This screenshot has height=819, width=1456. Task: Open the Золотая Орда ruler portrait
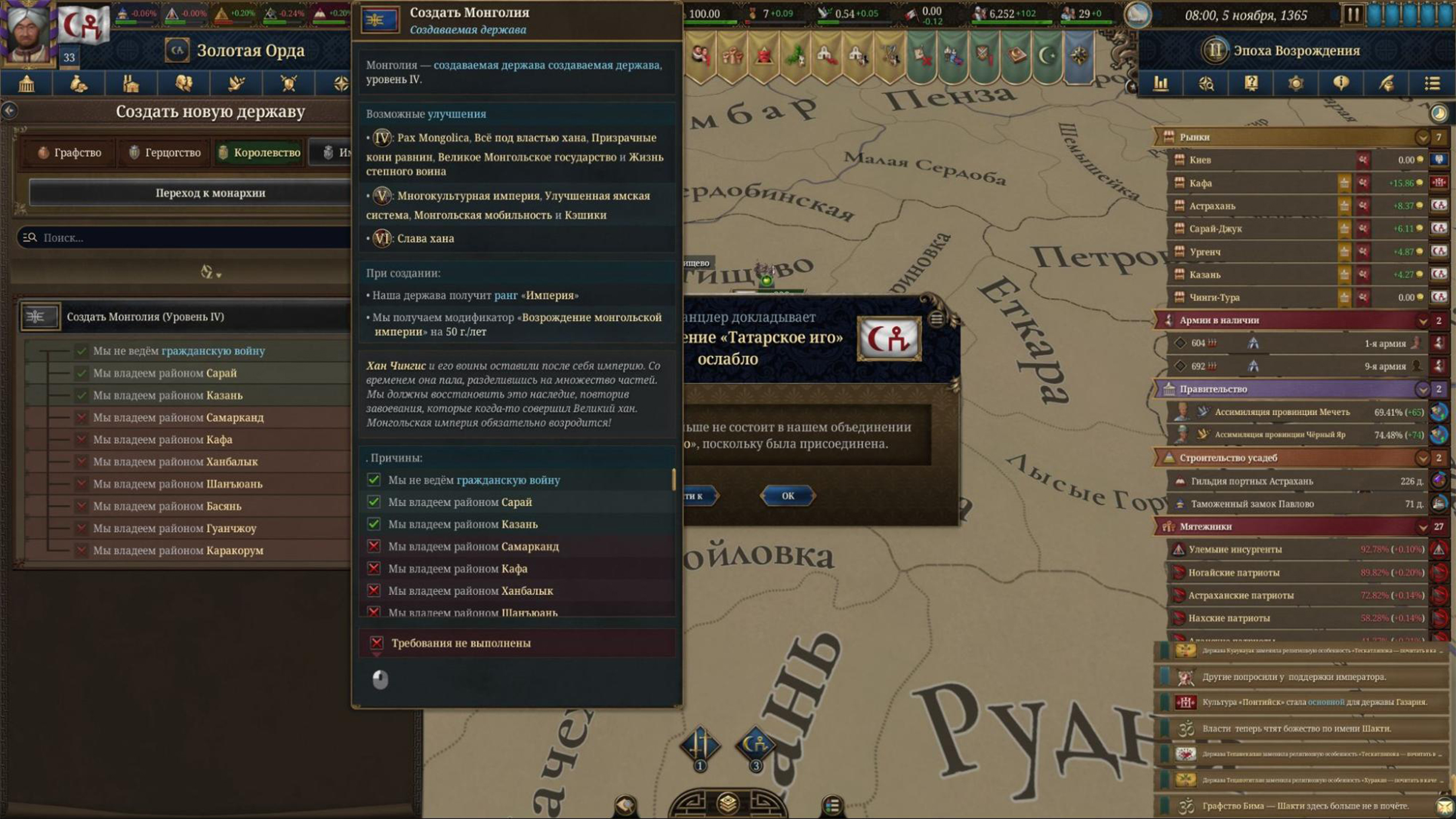tap(27, 33)
